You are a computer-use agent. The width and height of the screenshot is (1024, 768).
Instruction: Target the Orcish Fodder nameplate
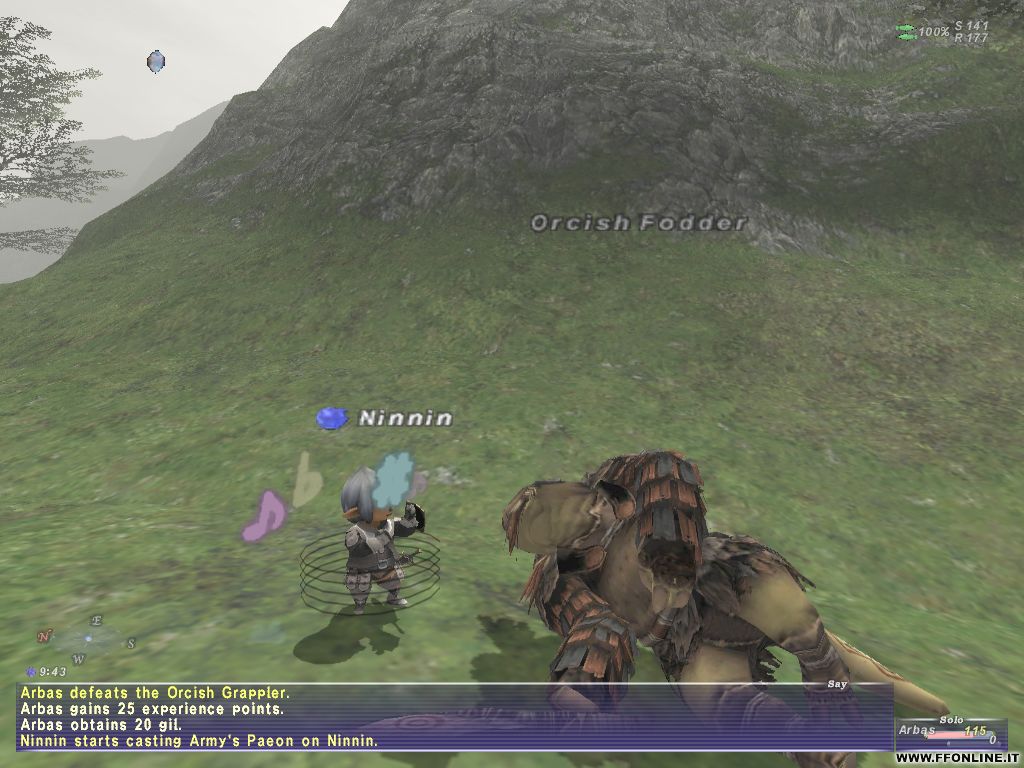pos(638,223)
